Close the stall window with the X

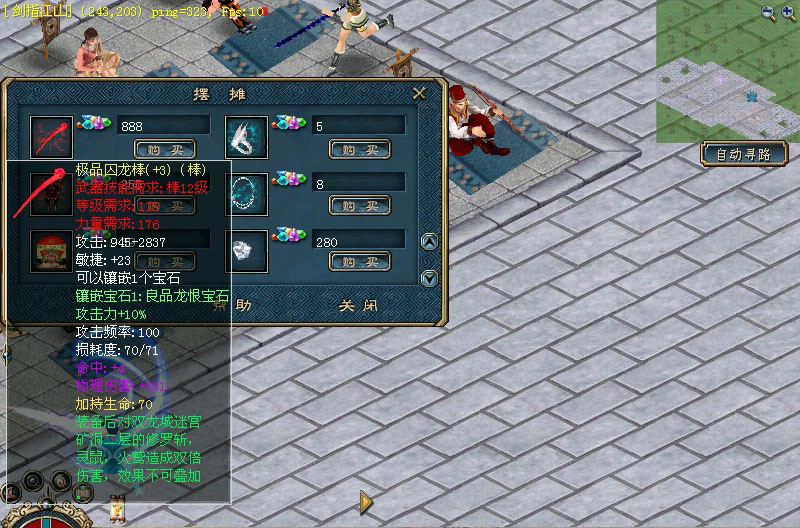[x=420, y=93]
